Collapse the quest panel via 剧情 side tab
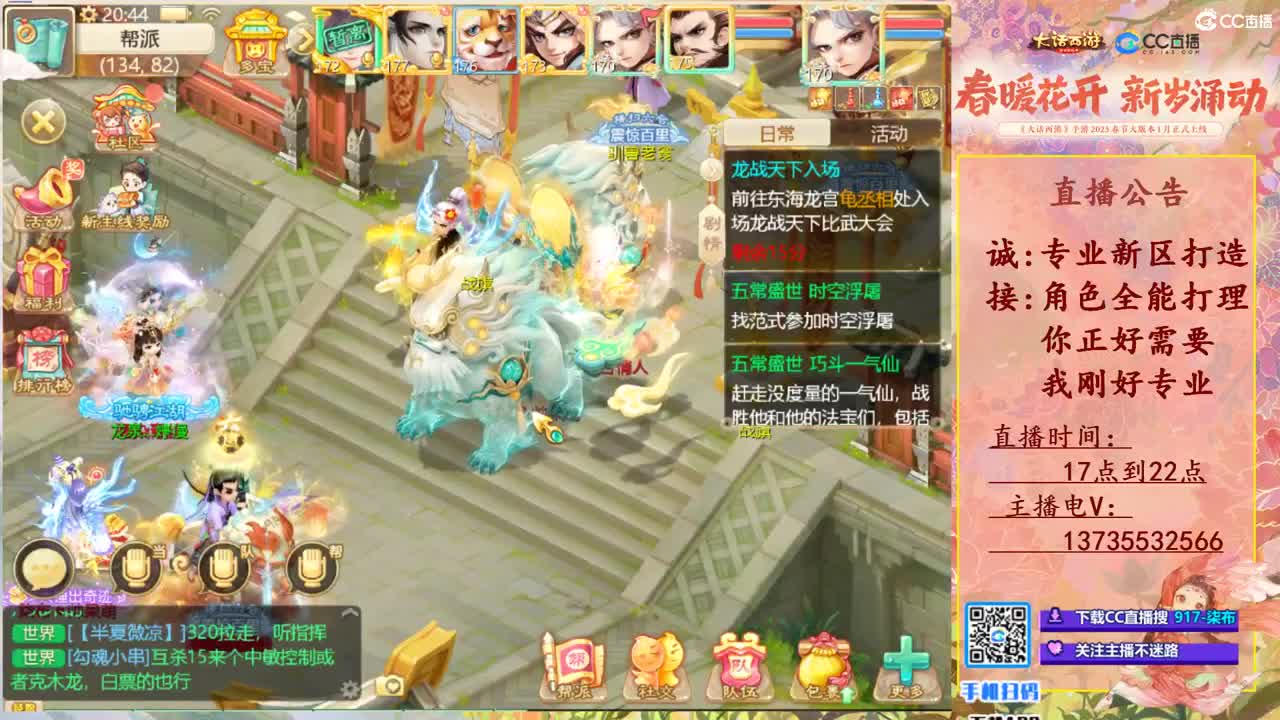The height and width of the screenshot is (720, 1280). [x=713, y=231]
